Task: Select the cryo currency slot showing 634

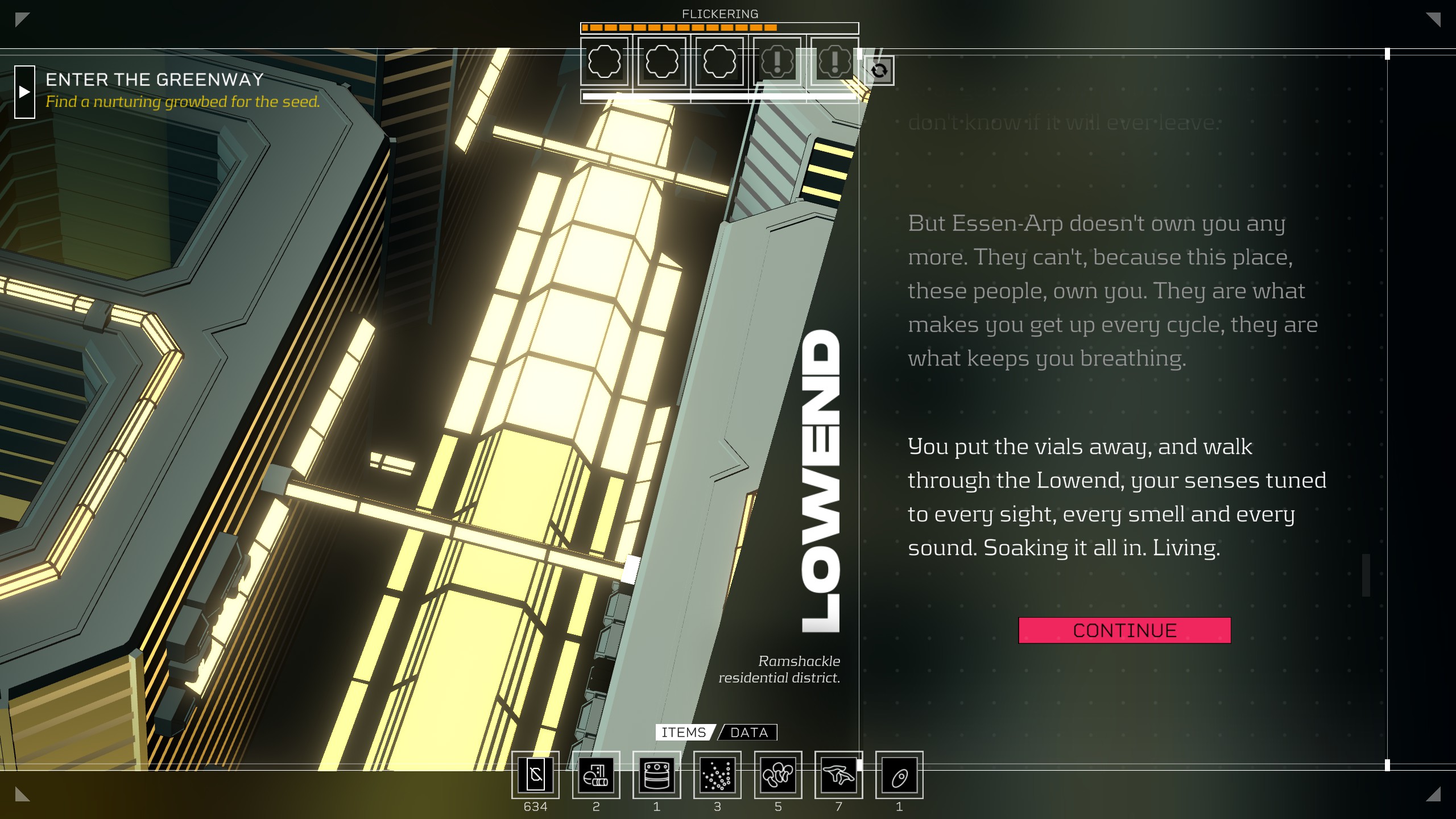Action: [535, 775]
